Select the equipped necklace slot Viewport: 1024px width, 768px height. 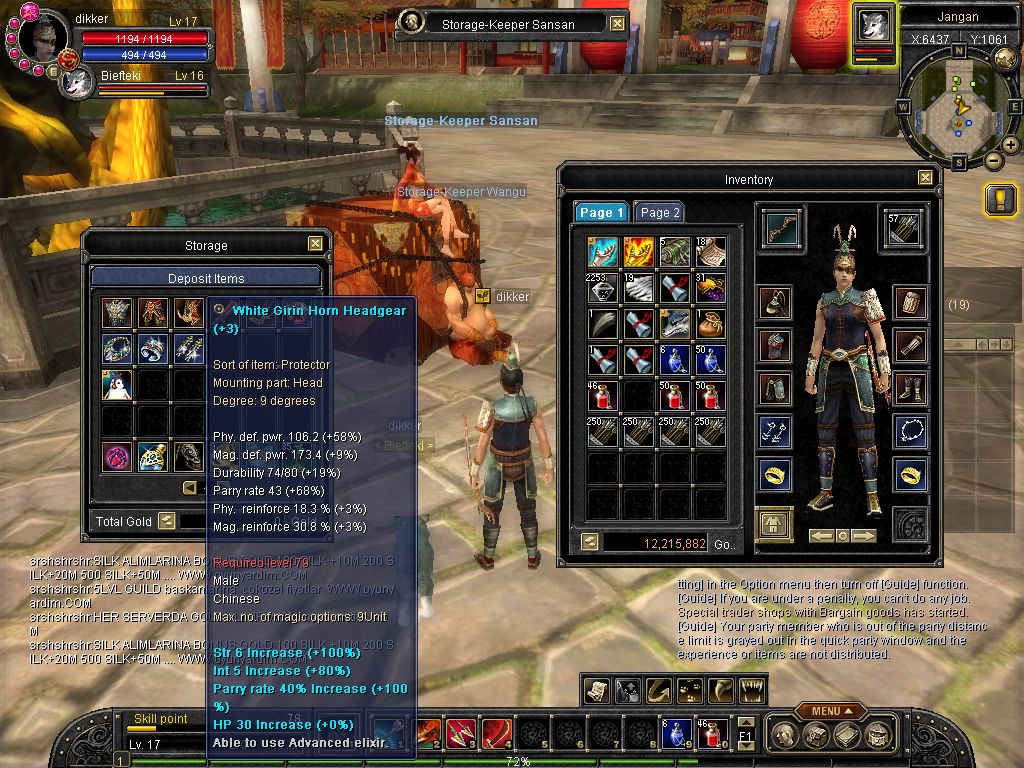909,432
